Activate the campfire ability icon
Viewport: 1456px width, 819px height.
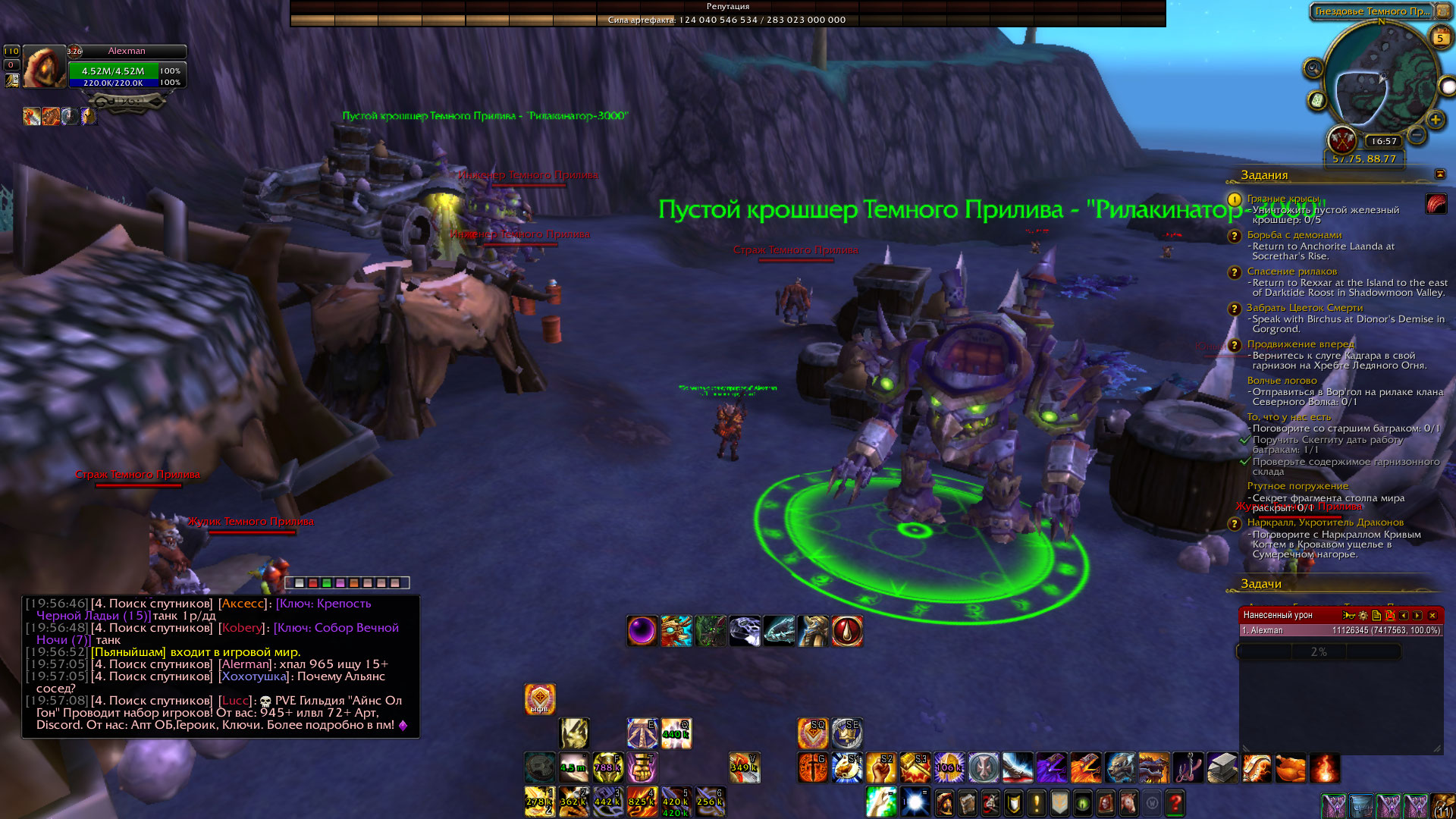(x=1324, y=768)
